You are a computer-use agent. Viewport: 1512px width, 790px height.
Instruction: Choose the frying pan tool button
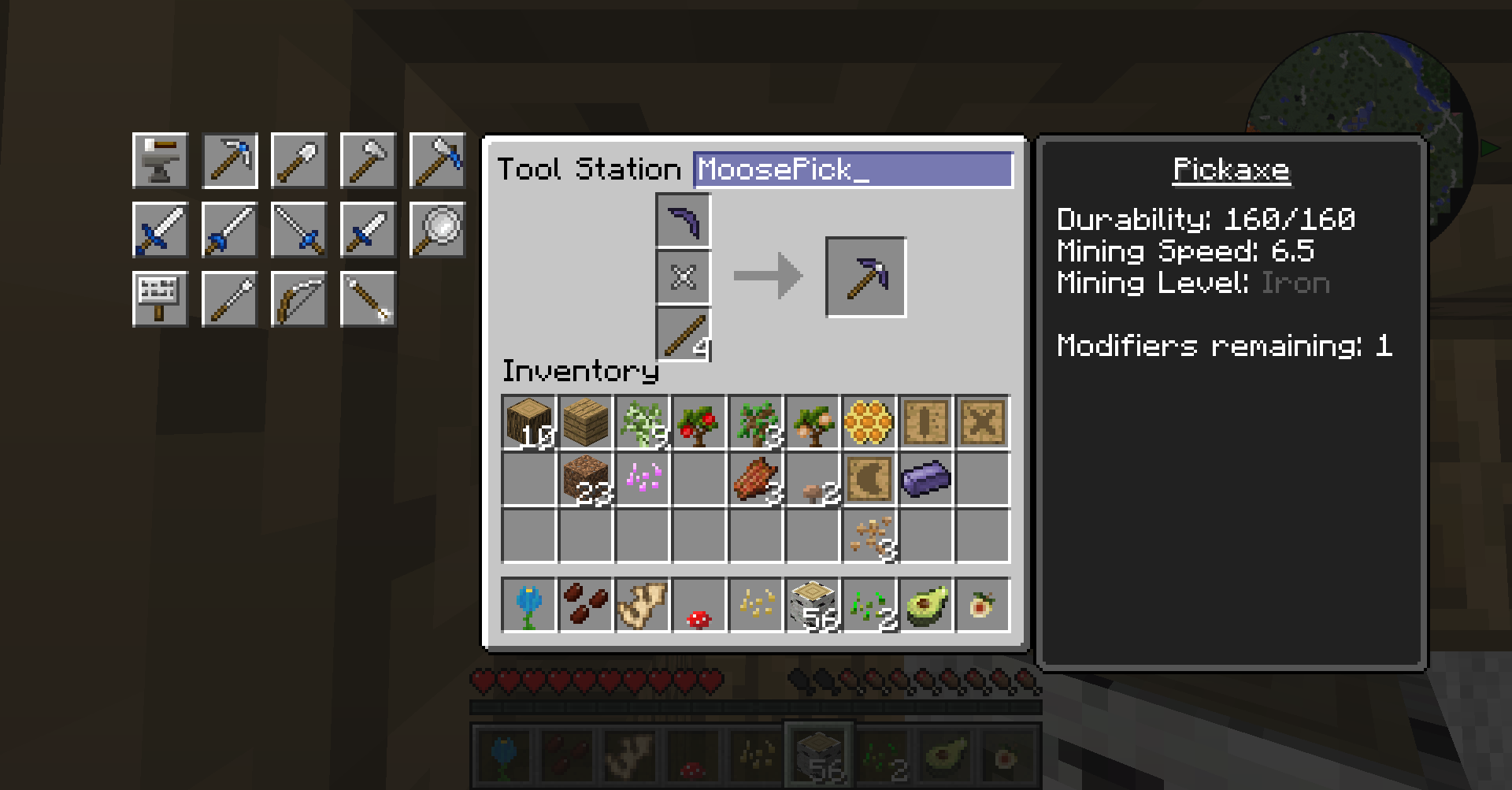(437, 230)
